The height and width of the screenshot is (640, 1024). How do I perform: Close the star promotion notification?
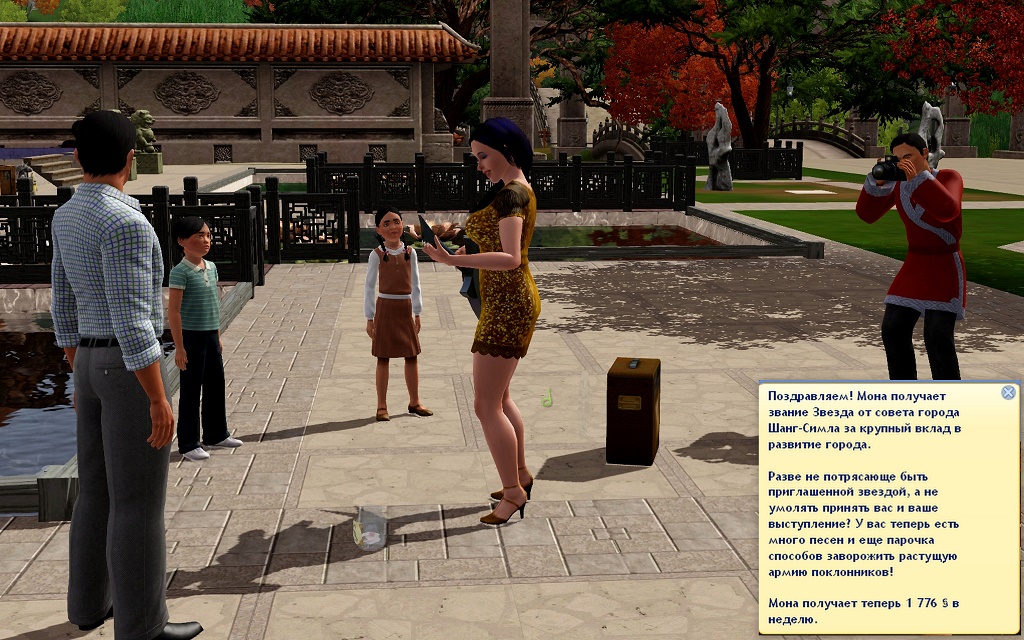[x=1008, y=393]
